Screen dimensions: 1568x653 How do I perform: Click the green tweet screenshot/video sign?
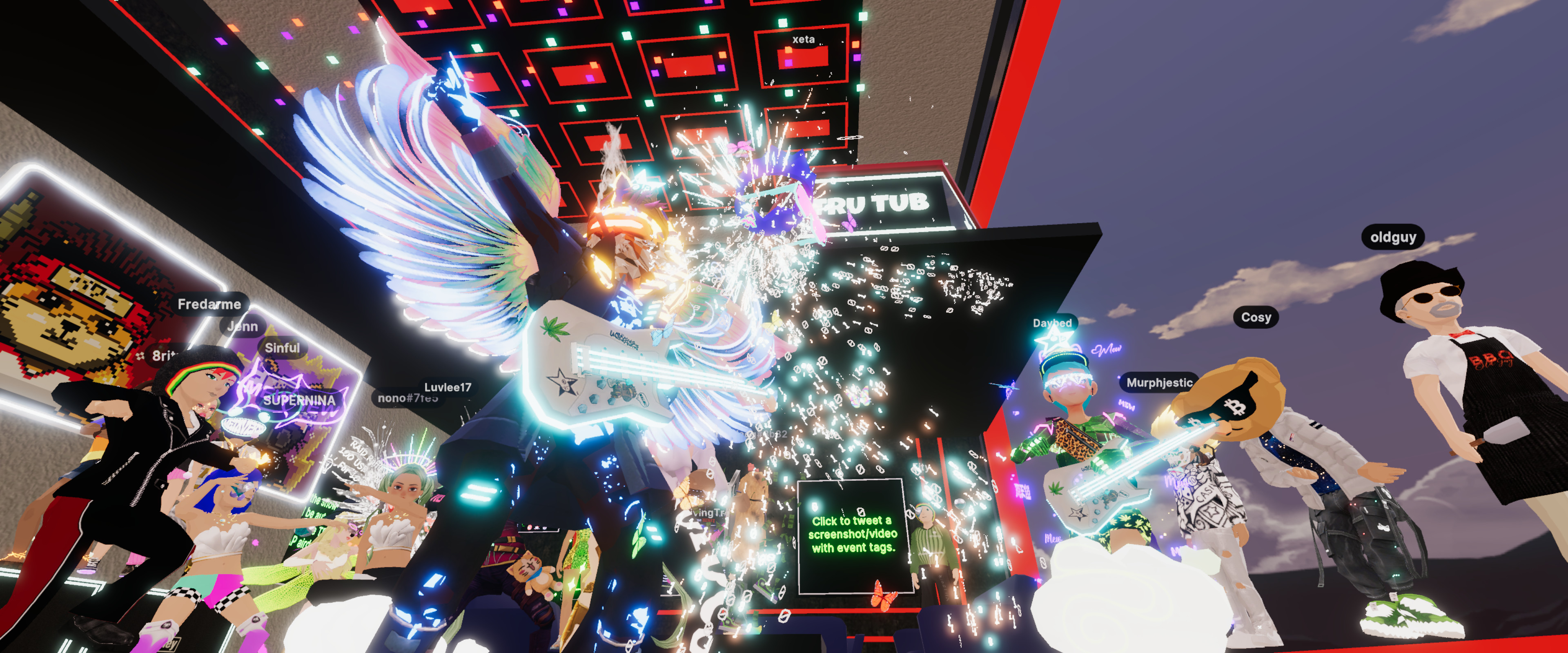point(853,534)
